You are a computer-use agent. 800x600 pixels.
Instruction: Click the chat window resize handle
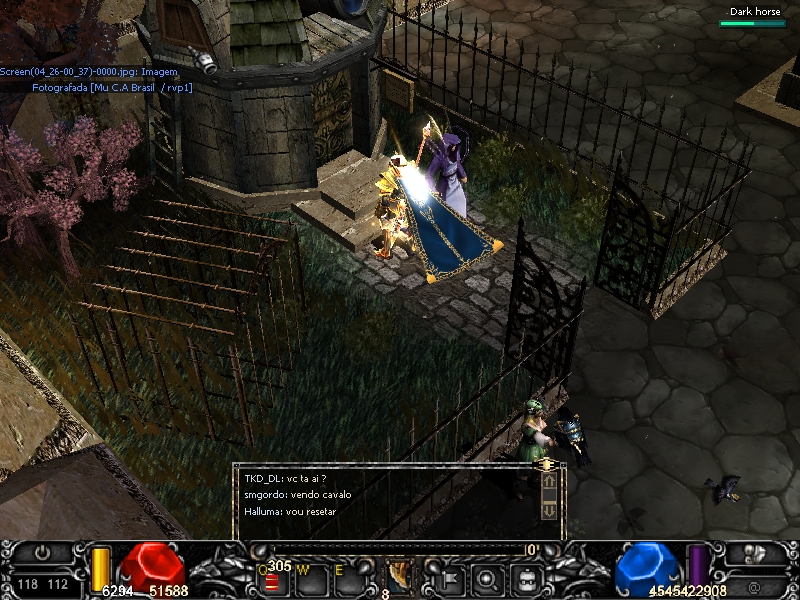tap(546, 465)
